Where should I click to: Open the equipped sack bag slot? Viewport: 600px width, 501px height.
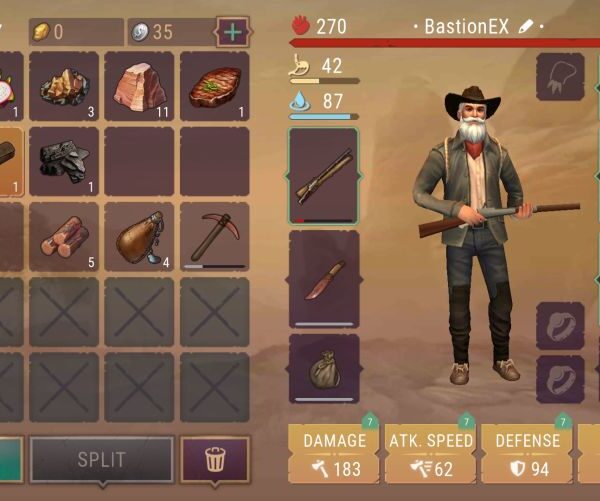click(x=323, y=367)
